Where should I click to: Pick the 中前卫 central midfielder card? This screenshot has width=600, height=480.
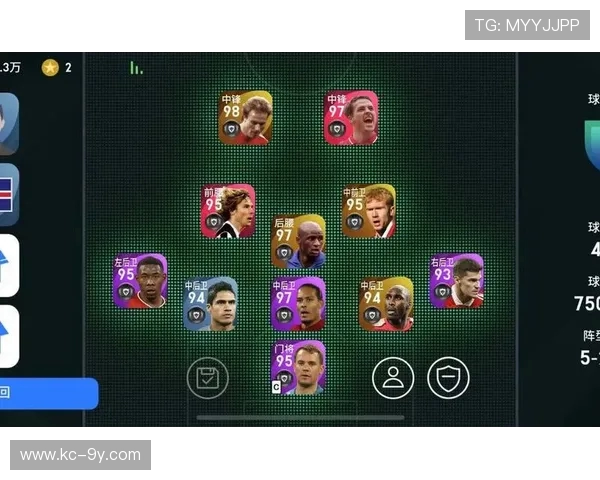[x=368, y=211]
